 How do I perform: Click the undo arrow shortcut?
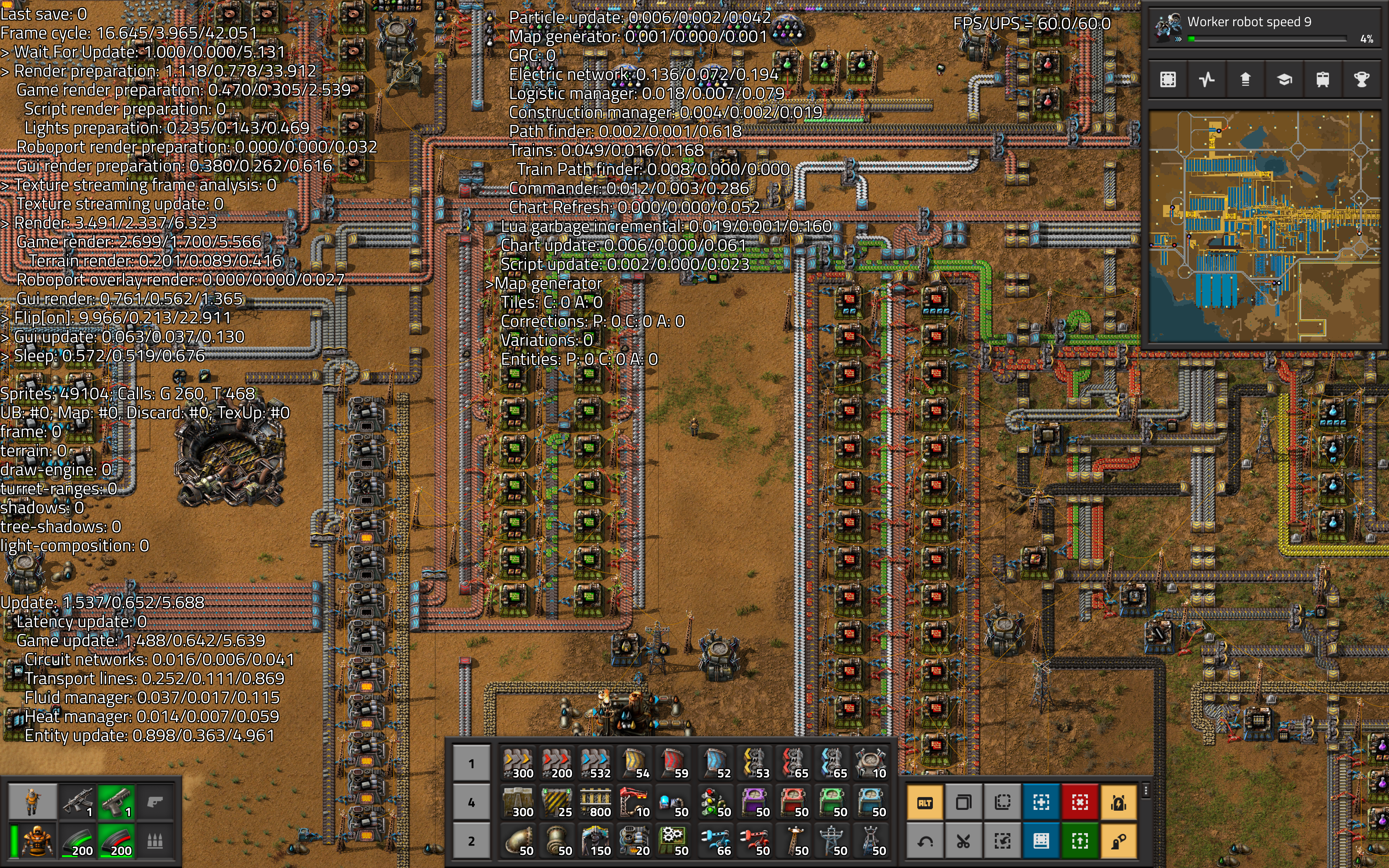pos(925,841)
